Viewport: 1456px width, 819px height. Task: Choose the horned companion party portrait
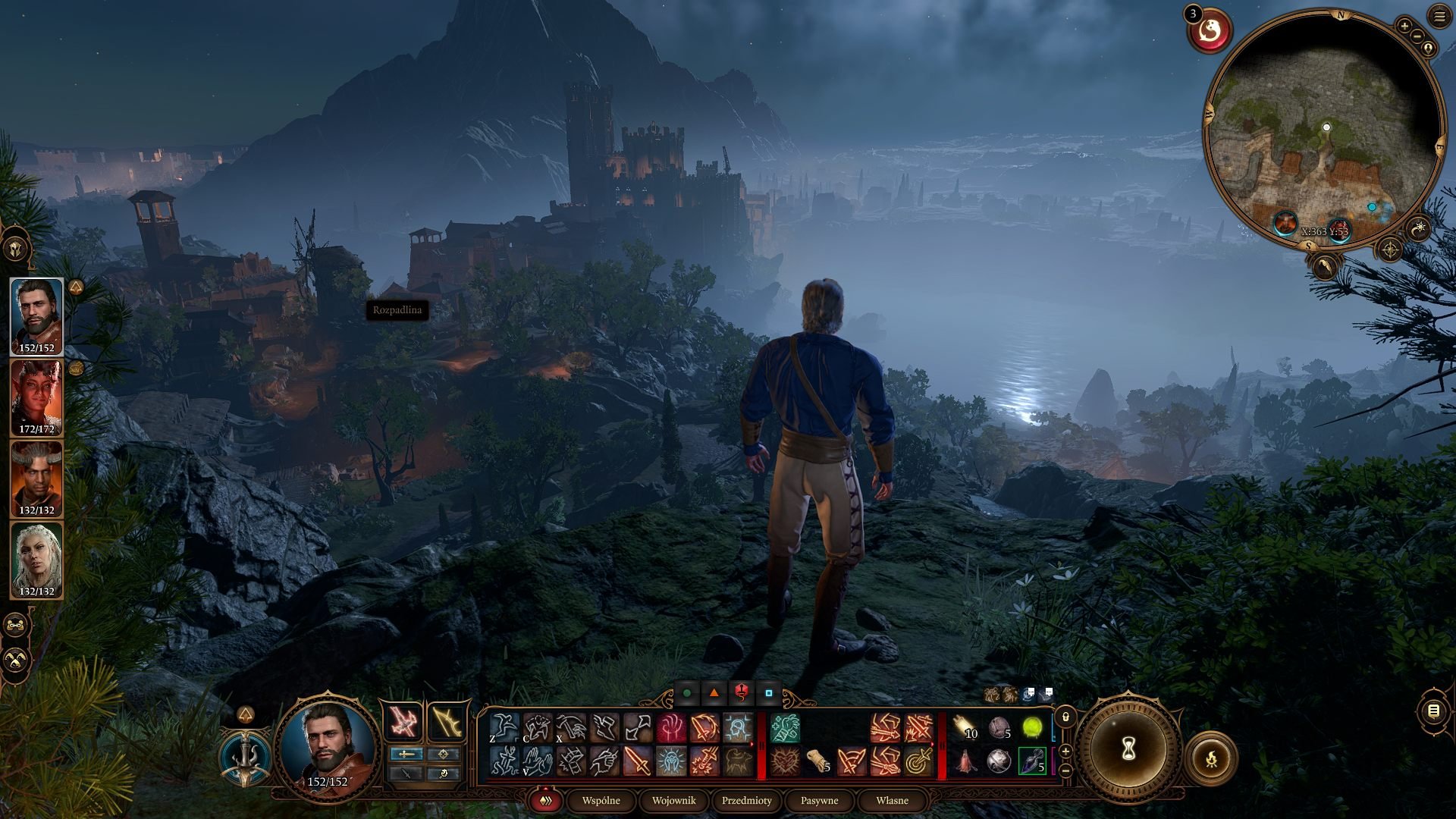(36, 478)
